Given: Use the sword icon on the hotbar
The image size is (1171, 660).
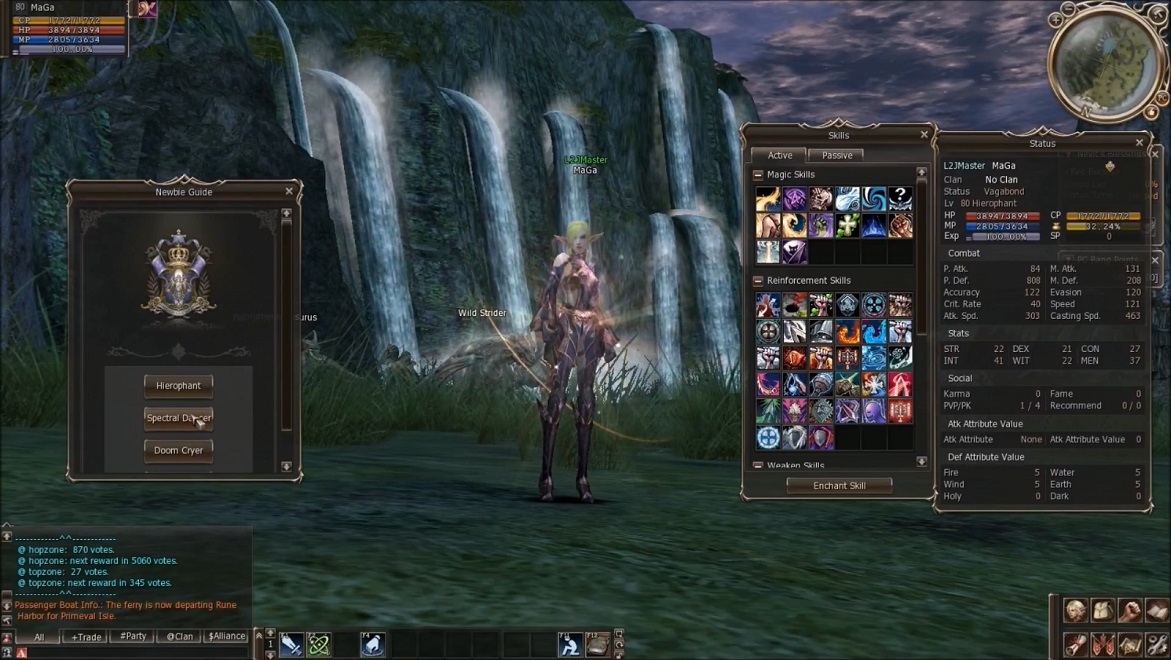Looking at the screenshot, I should coord(292,645).
